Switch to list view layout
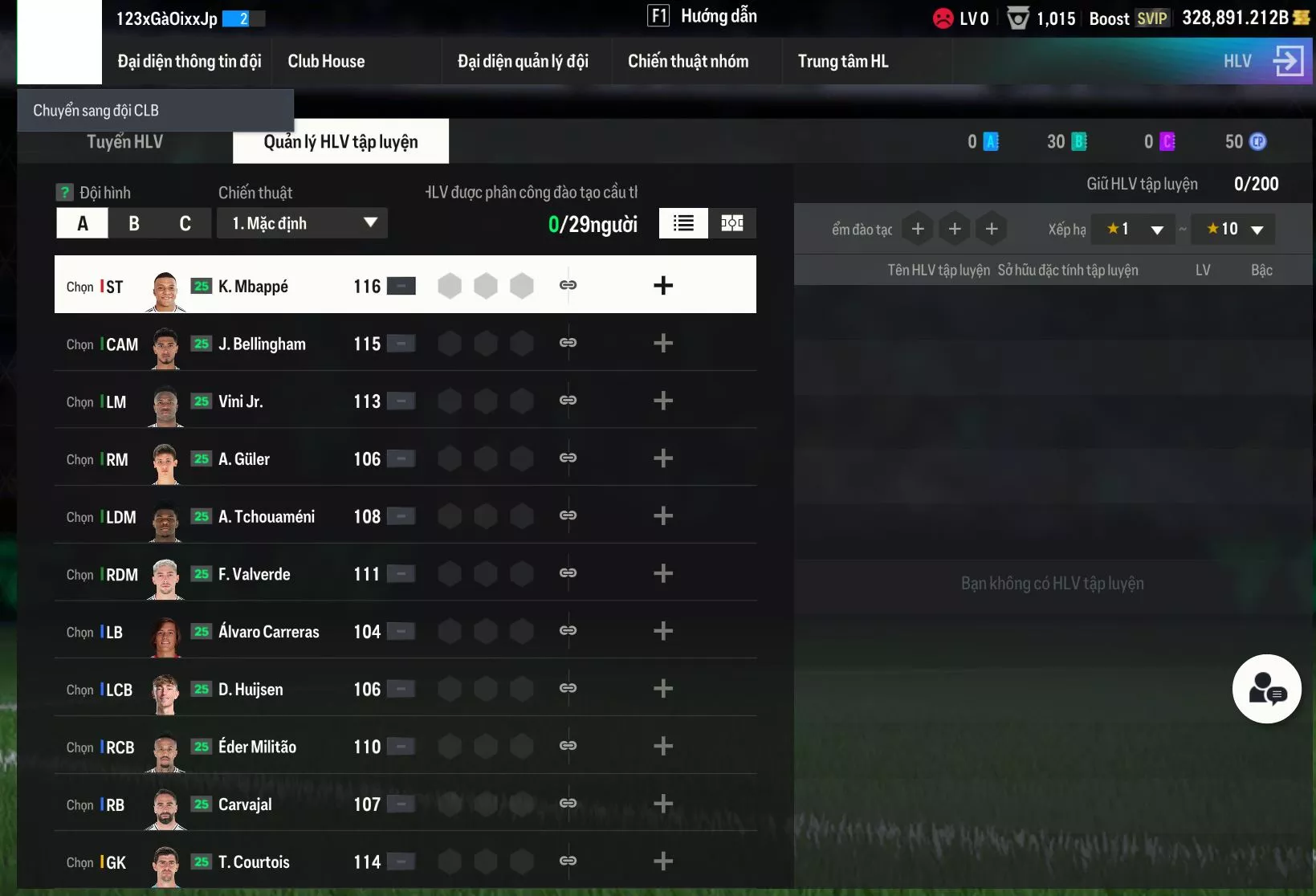Image resolution: width=1316 pixels, height=896 pixels. (x=683, y=223)
